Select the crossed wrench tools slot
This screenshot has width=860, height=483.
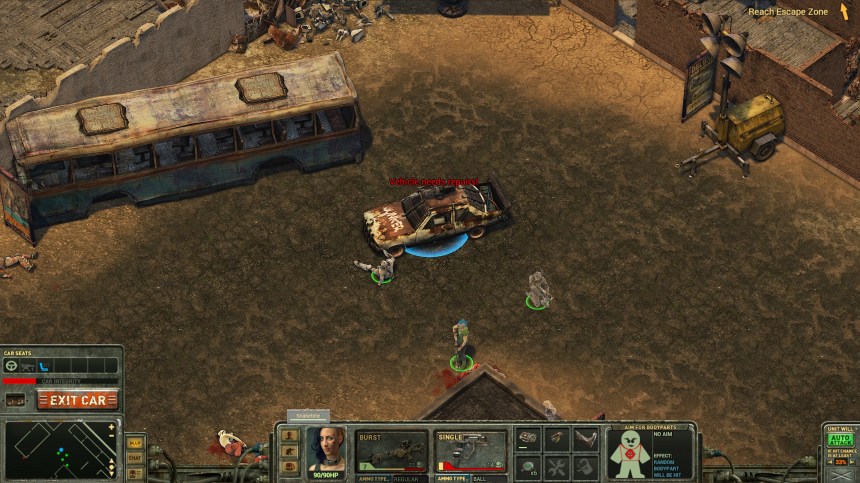(557, 466)
